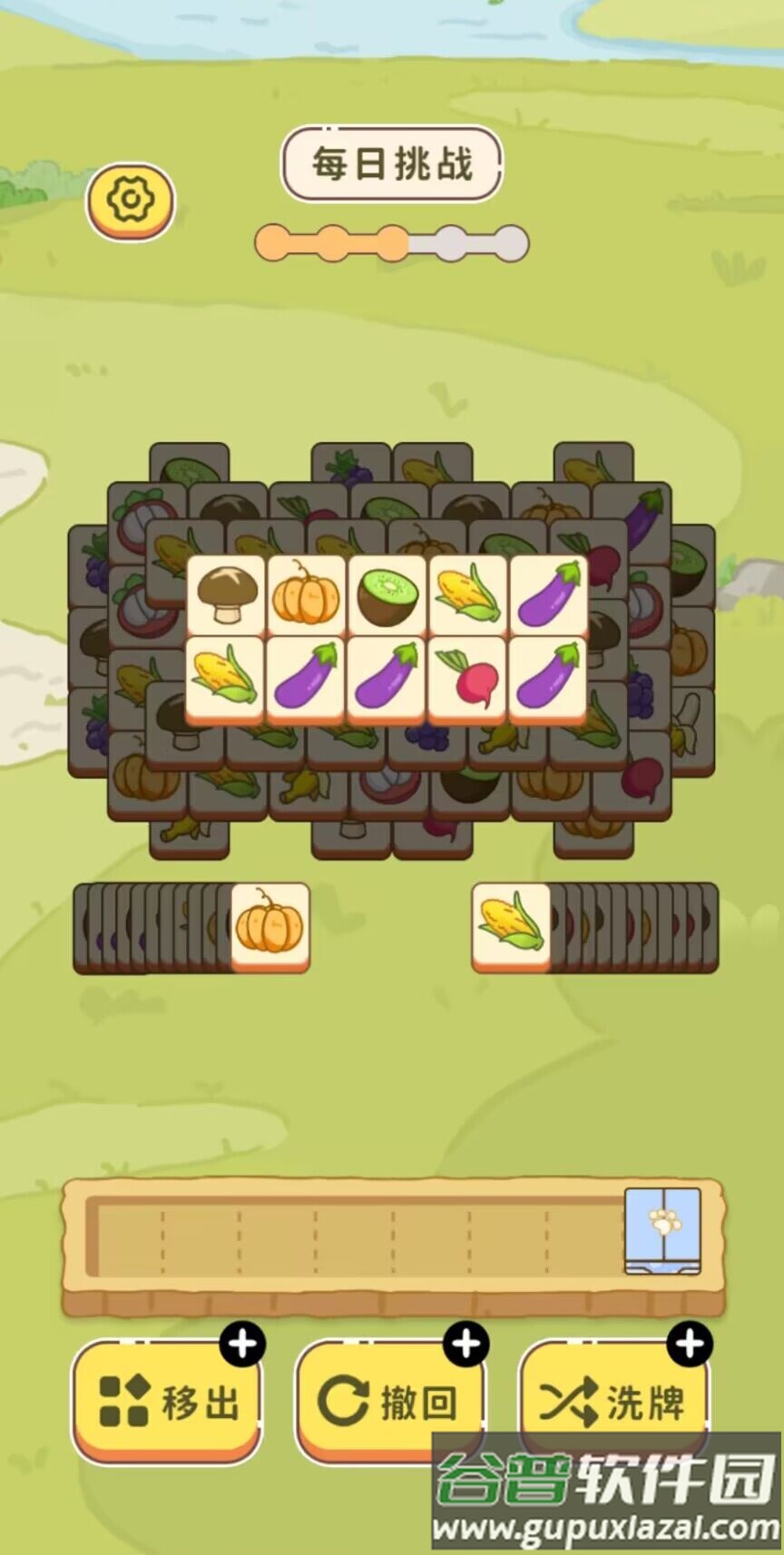Take the pumpkin tile from the left side stack
This screenshot has width=784, height=1555.
tap(269, 925)
